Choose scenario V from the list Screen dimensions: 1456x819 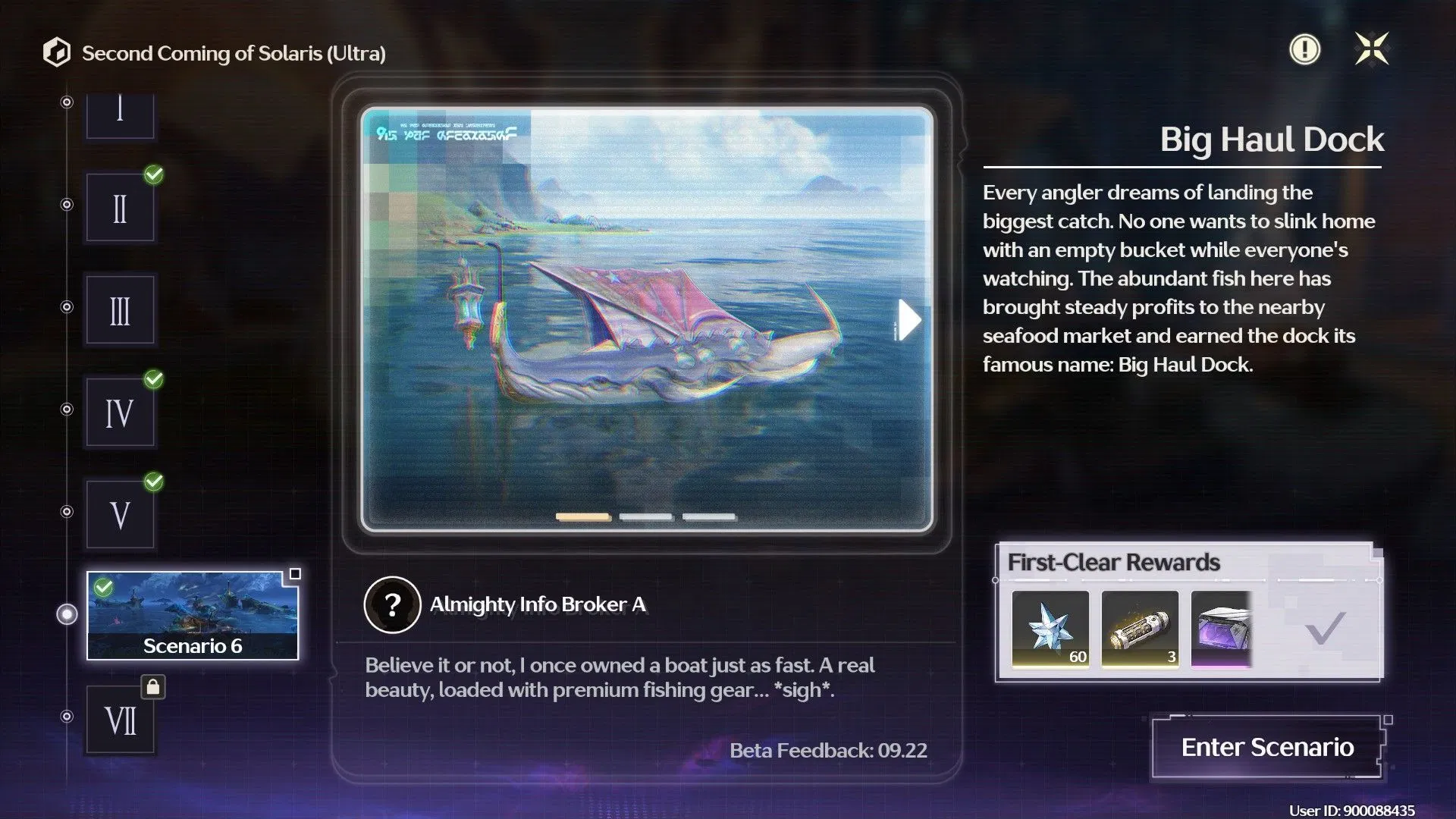pos(120,515)
